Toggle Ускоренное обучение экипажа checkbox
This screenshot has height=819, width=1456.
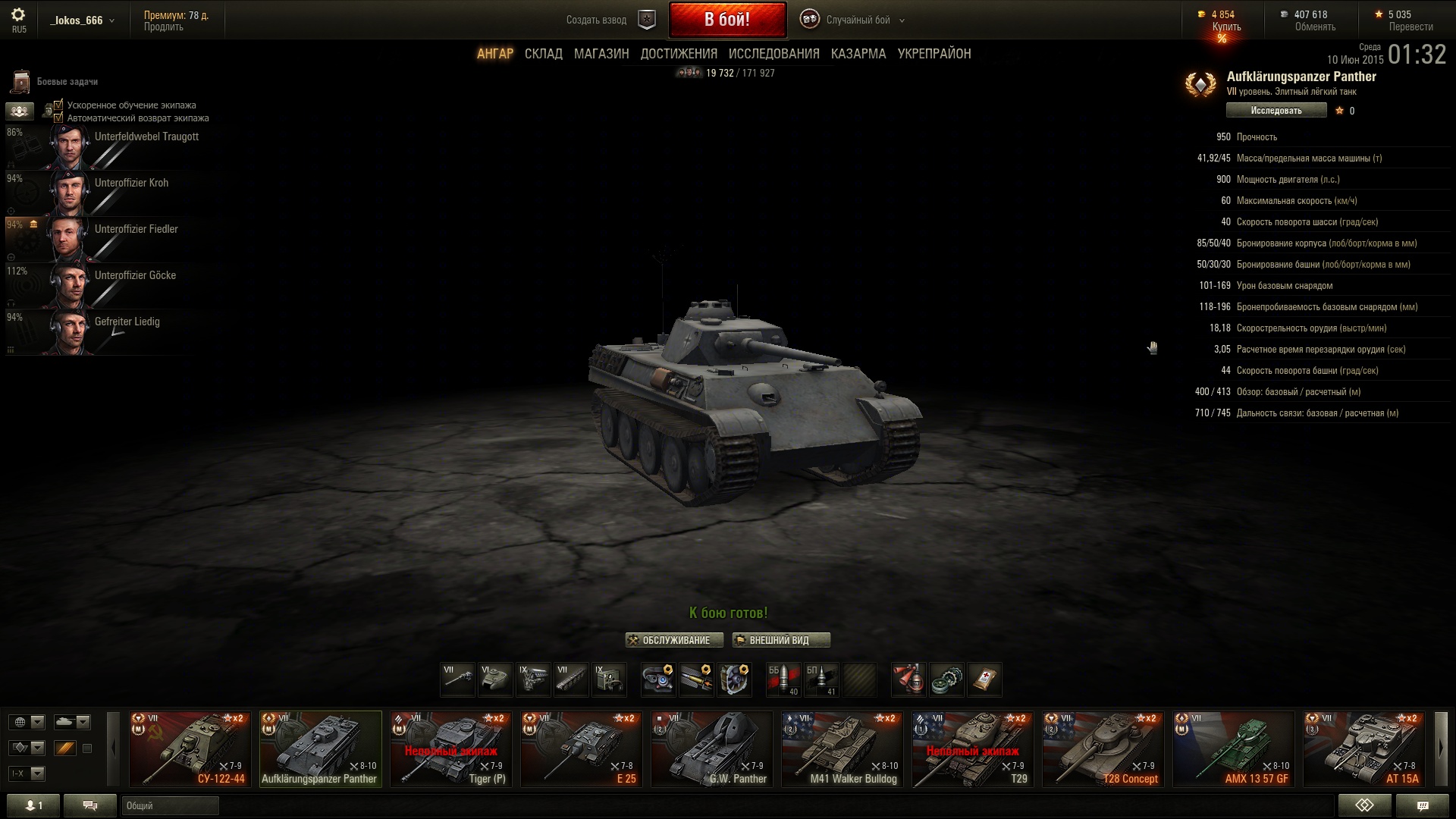pos(58,105)
